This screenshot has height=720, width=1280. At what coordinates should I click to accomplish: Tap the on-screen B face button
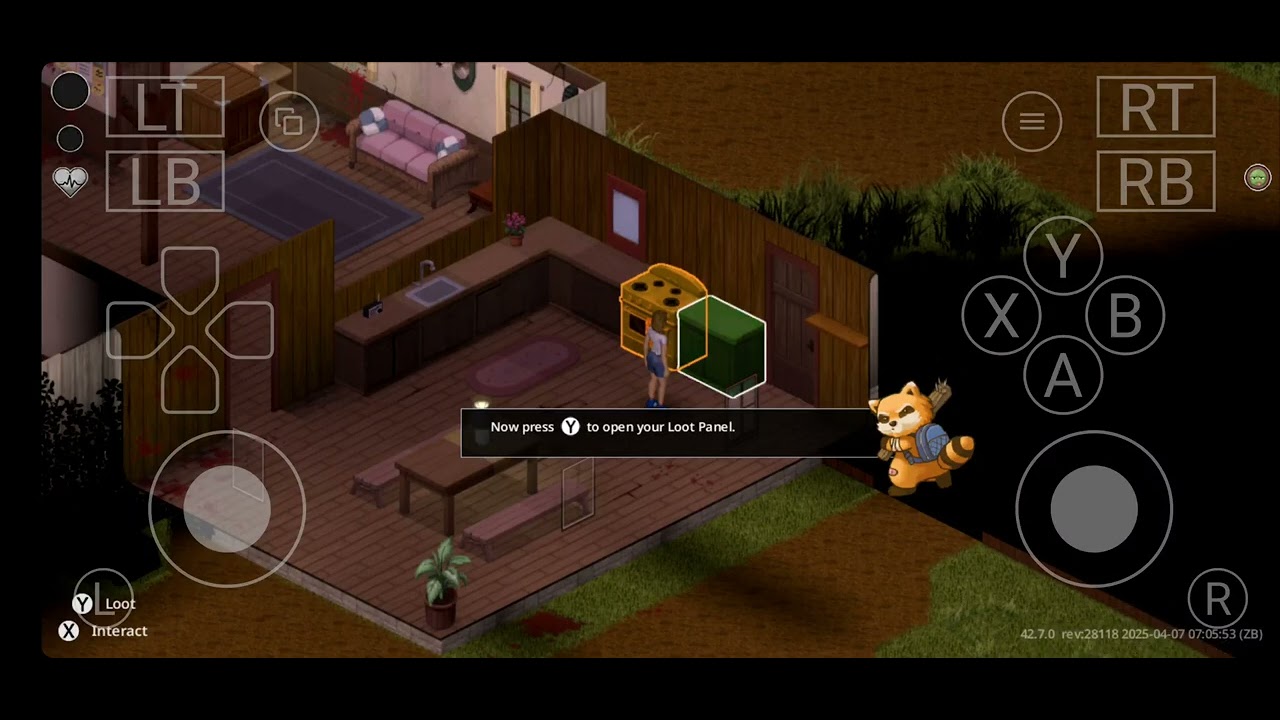(1125, 317)
